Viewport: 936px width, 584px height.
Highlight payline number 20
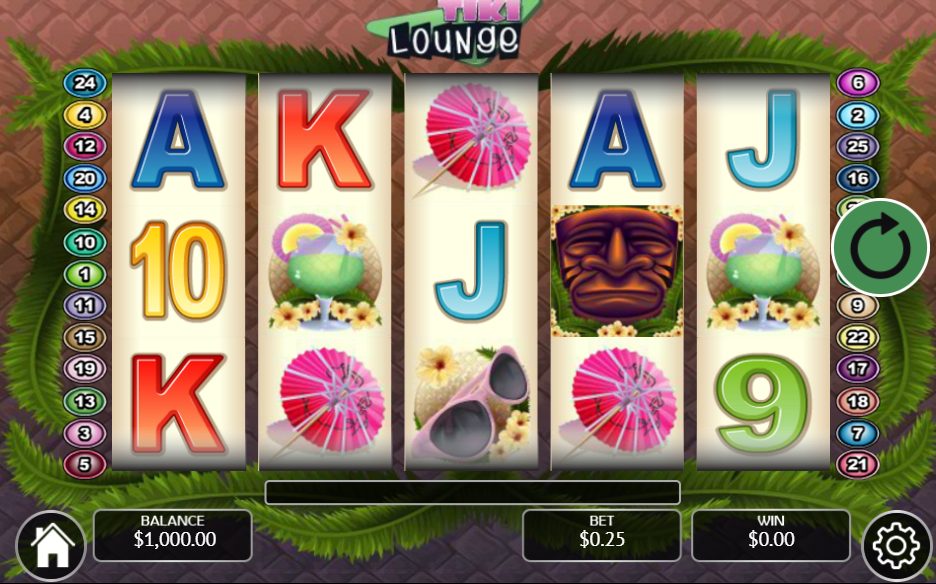coord(84,179)
